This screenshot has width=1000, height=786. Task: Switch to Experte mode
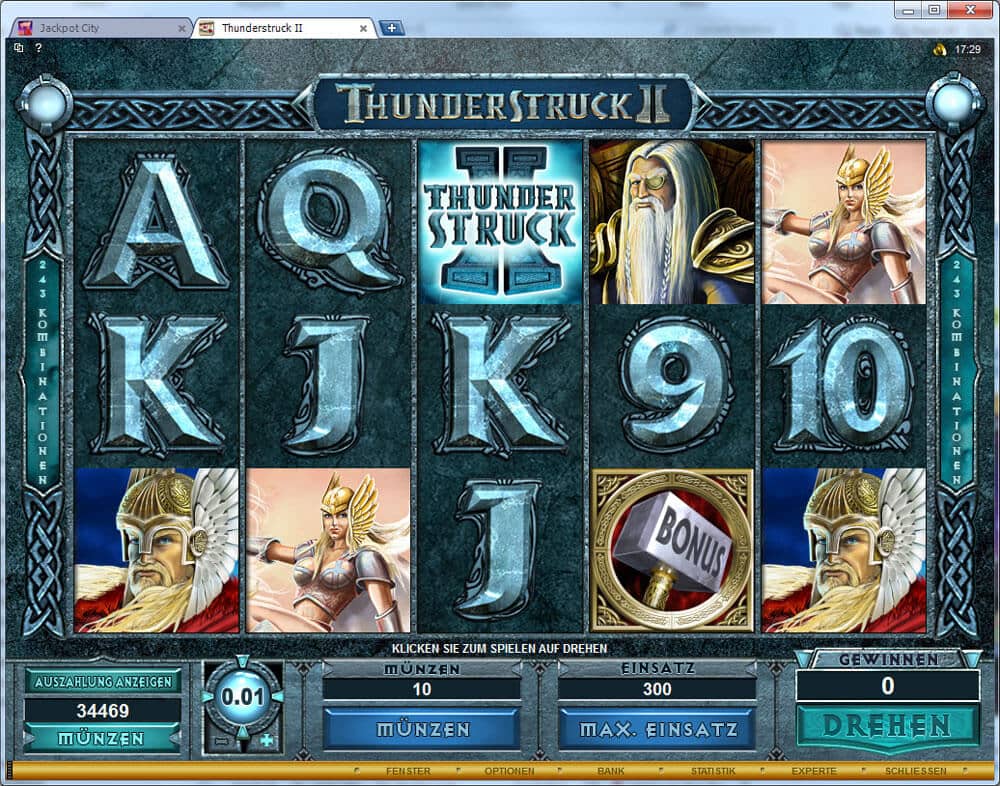point(813,771)
